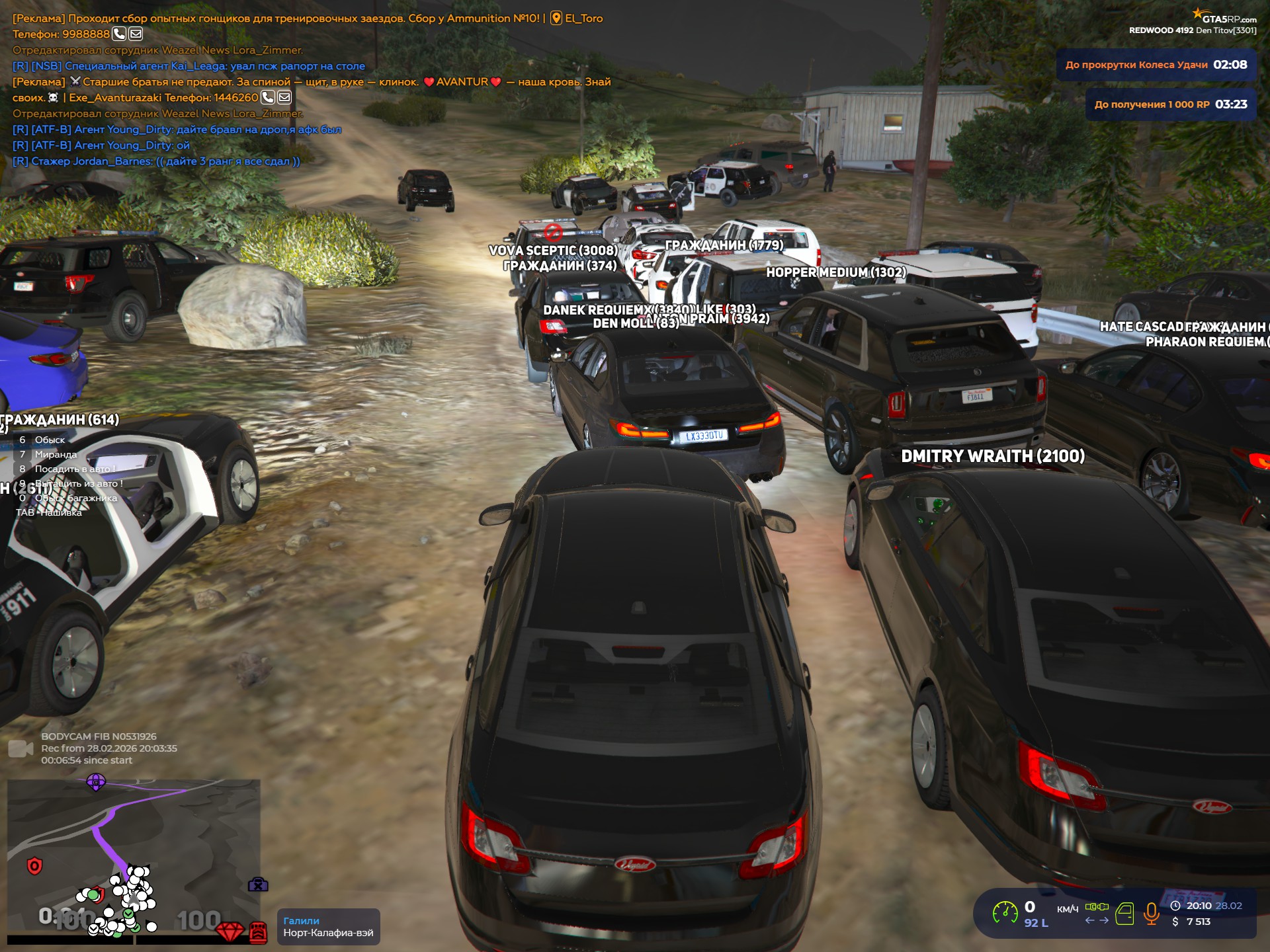The width and height of the screenshot is (1270, 952).
Task: Open the Колесо Удачи timer panel
Action: [x=1156, y=65]
